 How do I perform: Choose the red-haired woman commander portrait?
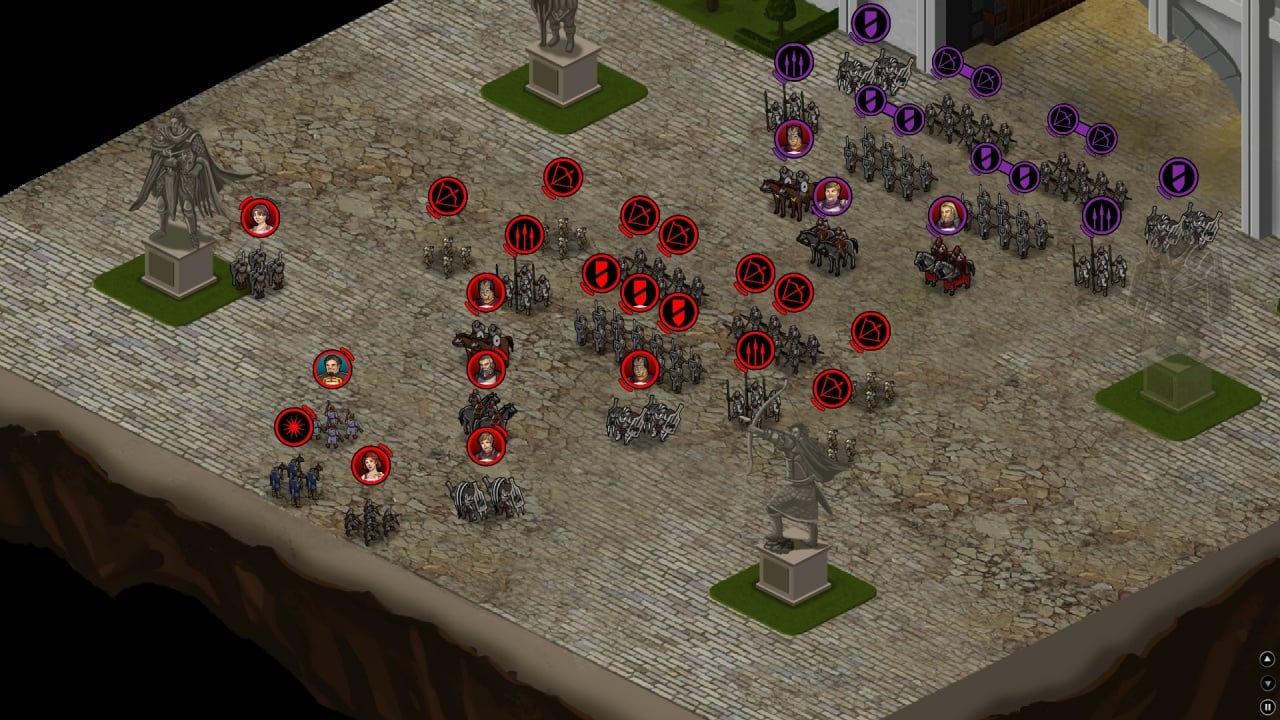coord(370,465)
